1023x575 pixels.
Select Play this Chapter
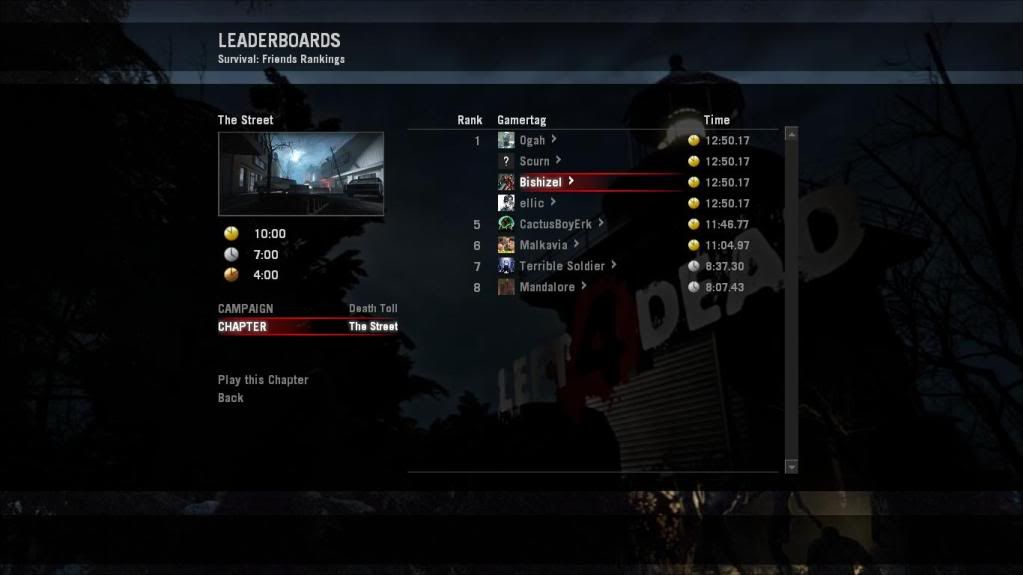coord(263,380)
